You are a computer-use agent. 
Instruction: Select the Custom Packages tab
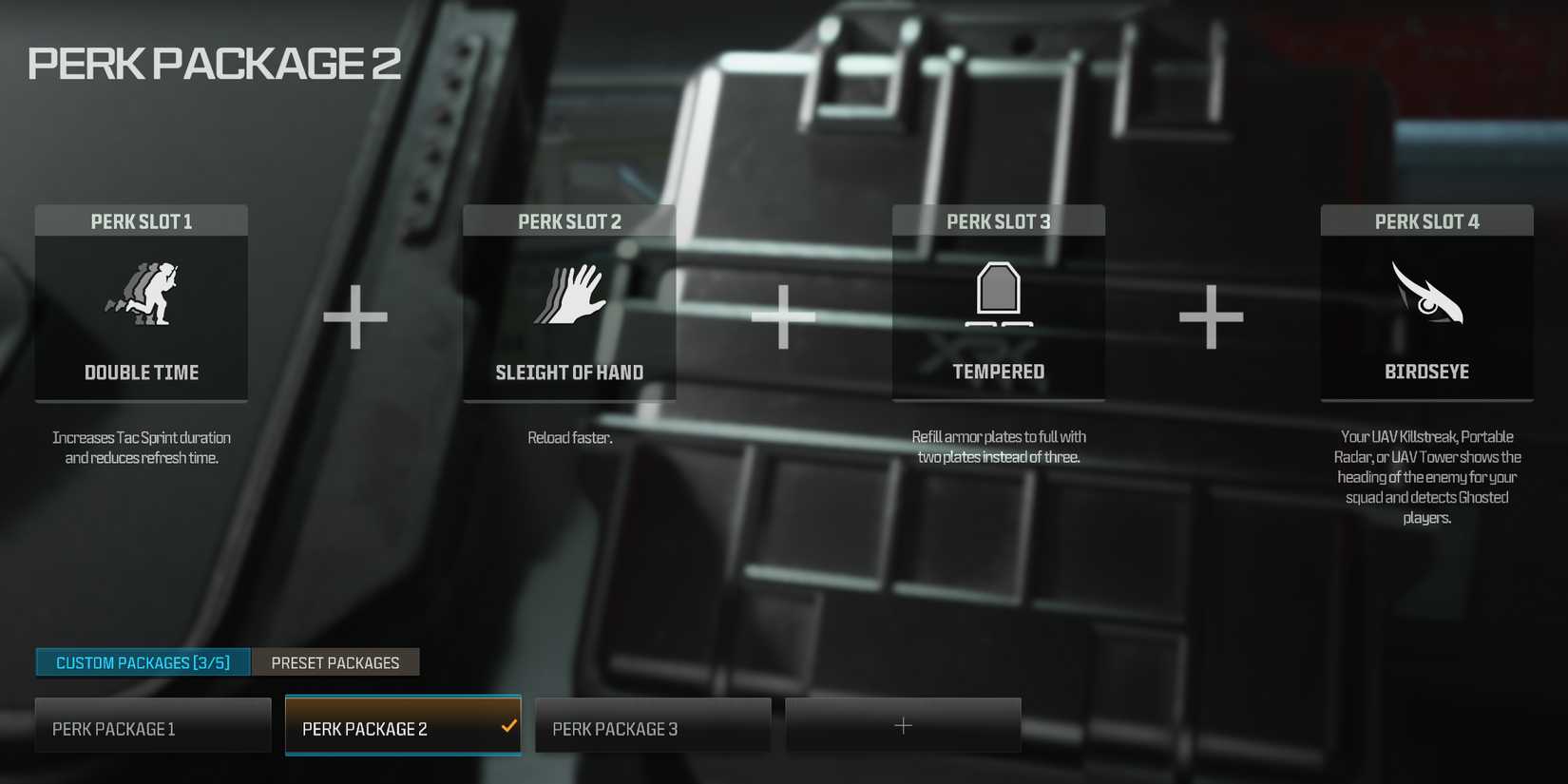[x=142, y=662]
